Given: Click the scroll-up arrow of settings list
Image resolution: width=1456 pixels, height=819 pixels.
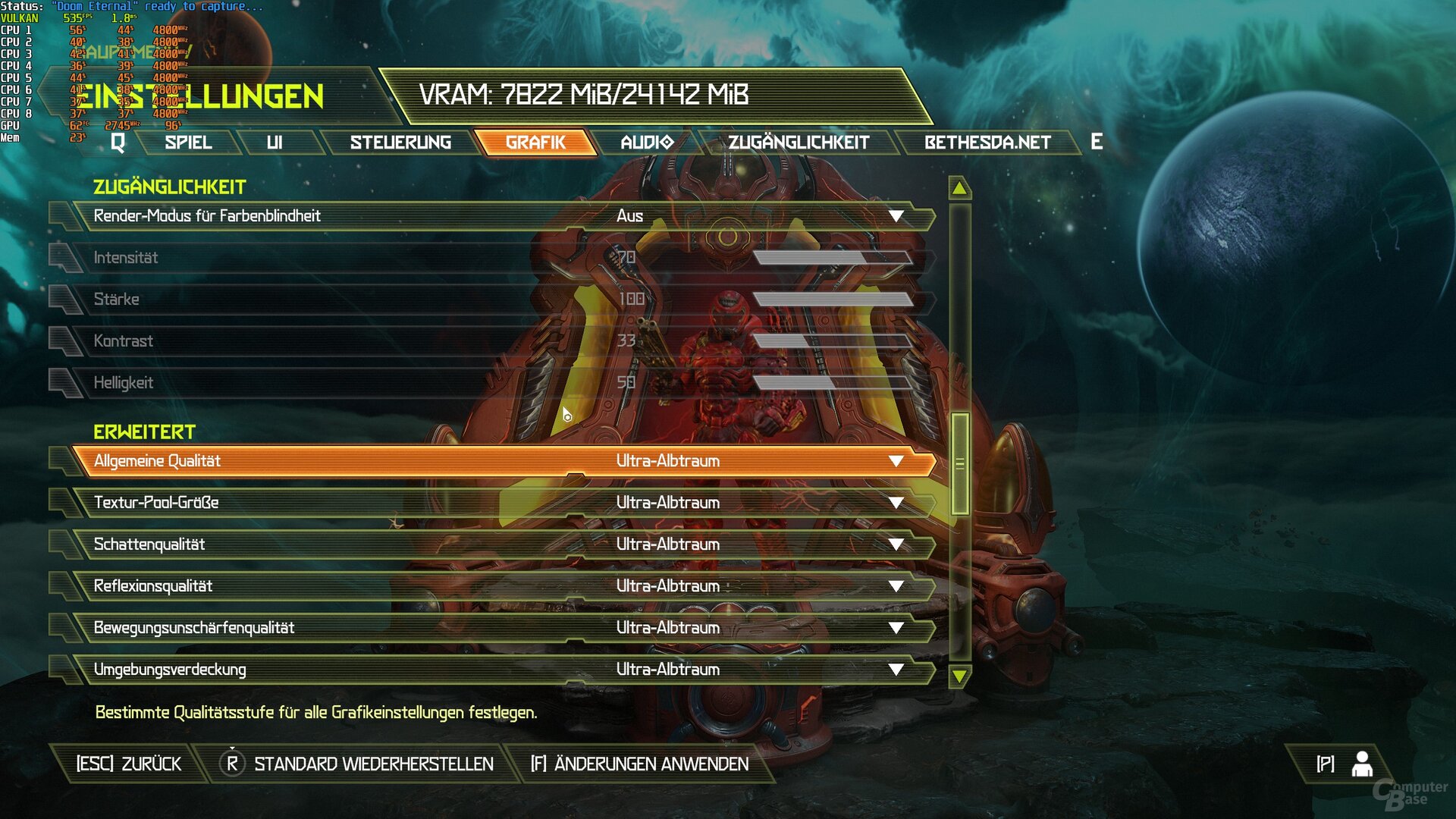Looking at the screenshot, I should (x=959, y=188).
